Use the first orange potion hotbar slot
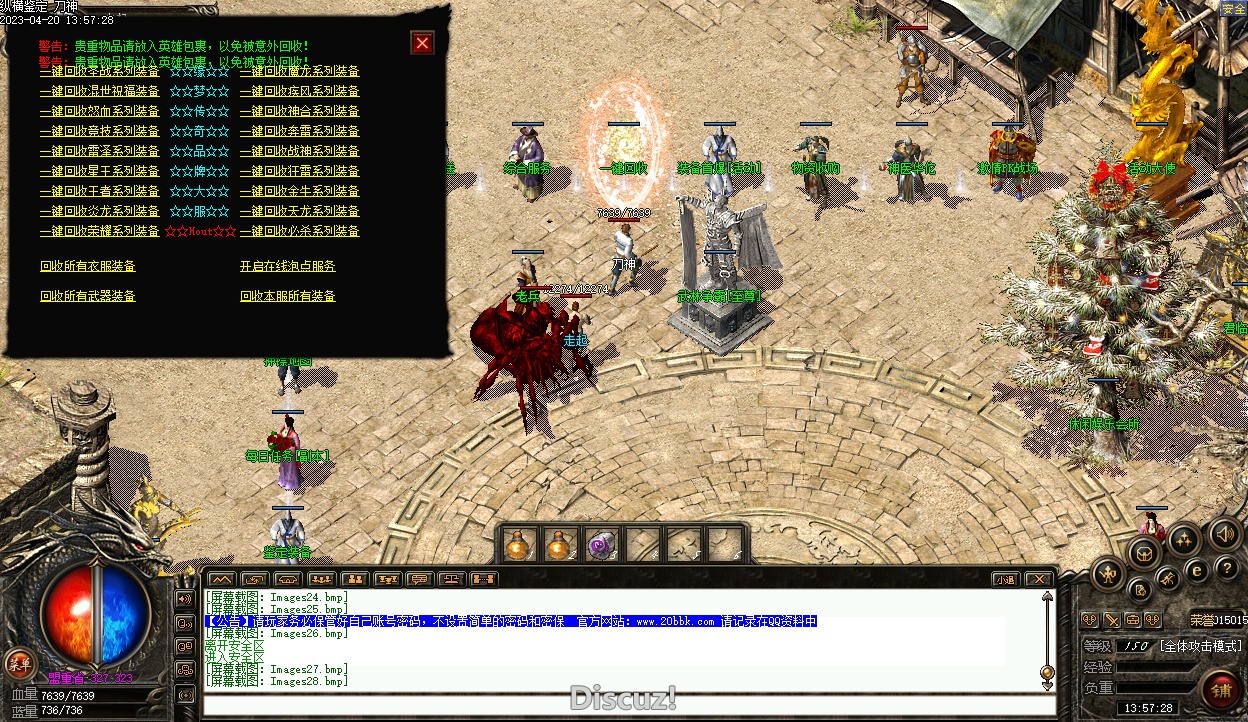The image size is (1248, 722). (x=518, y=545)
